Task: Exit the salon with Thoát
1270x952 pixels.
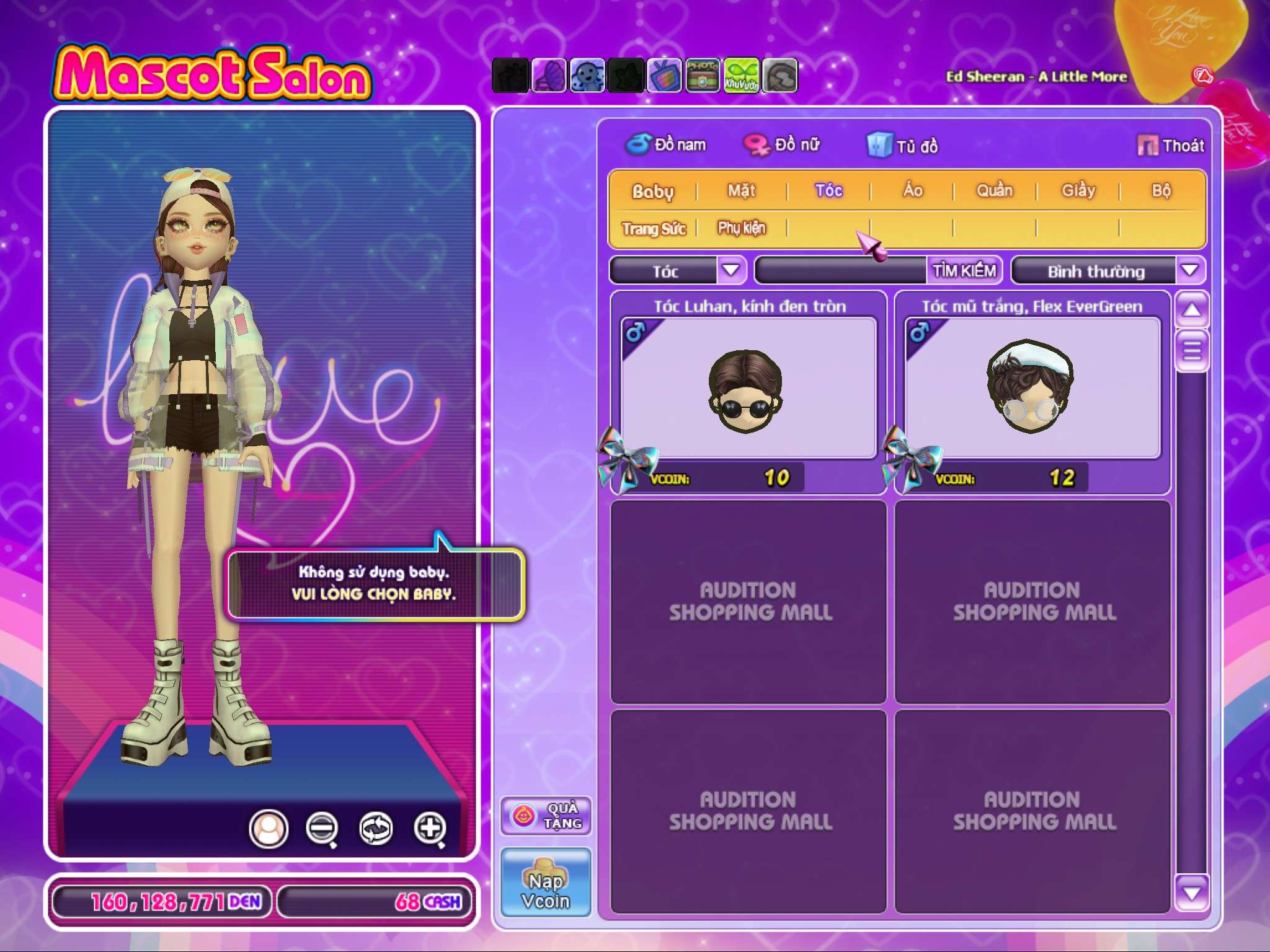Action: [x=1171, y=146]
